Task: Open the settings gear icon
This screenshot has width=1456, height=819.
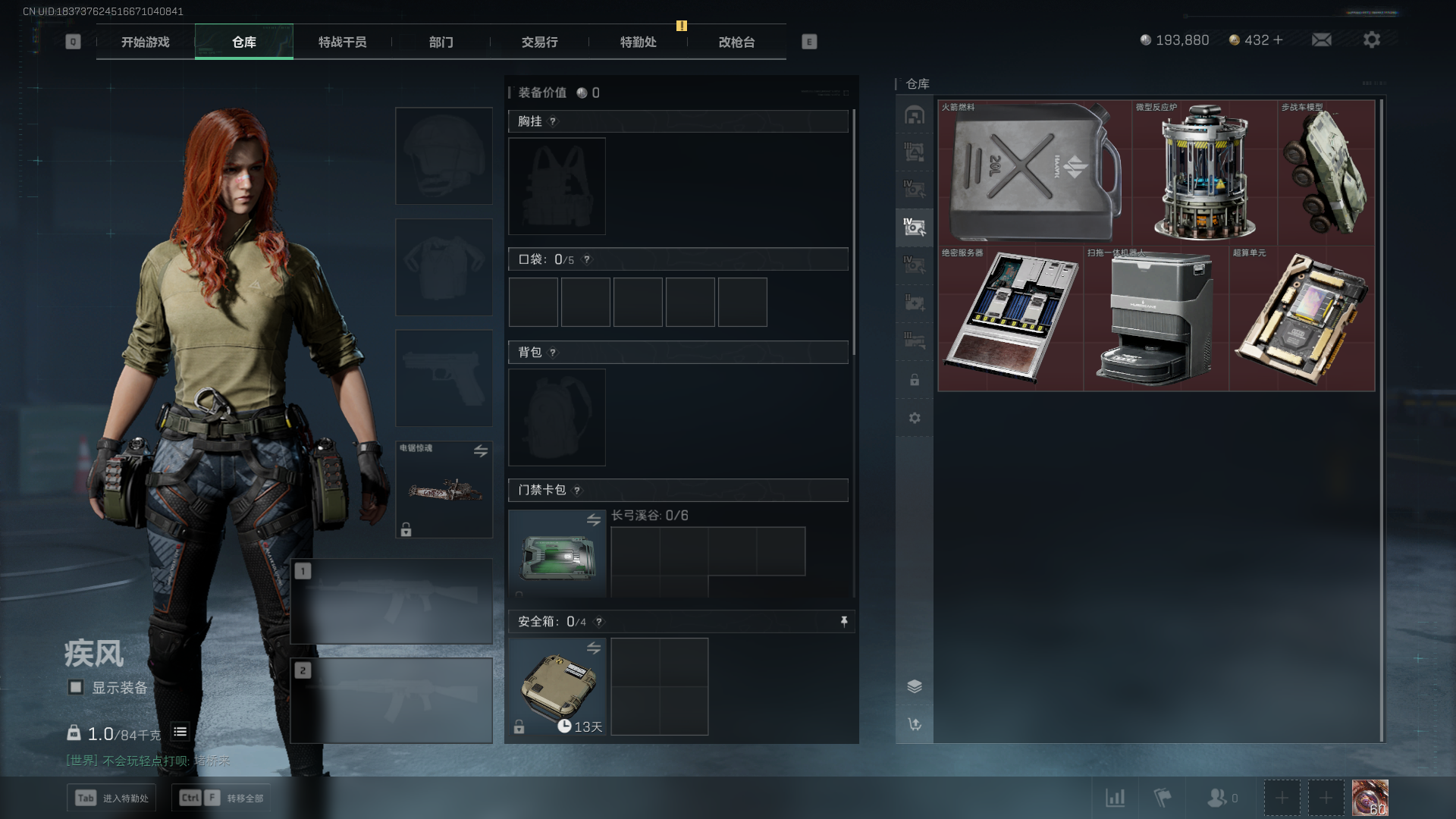Action: (1371, 40)
